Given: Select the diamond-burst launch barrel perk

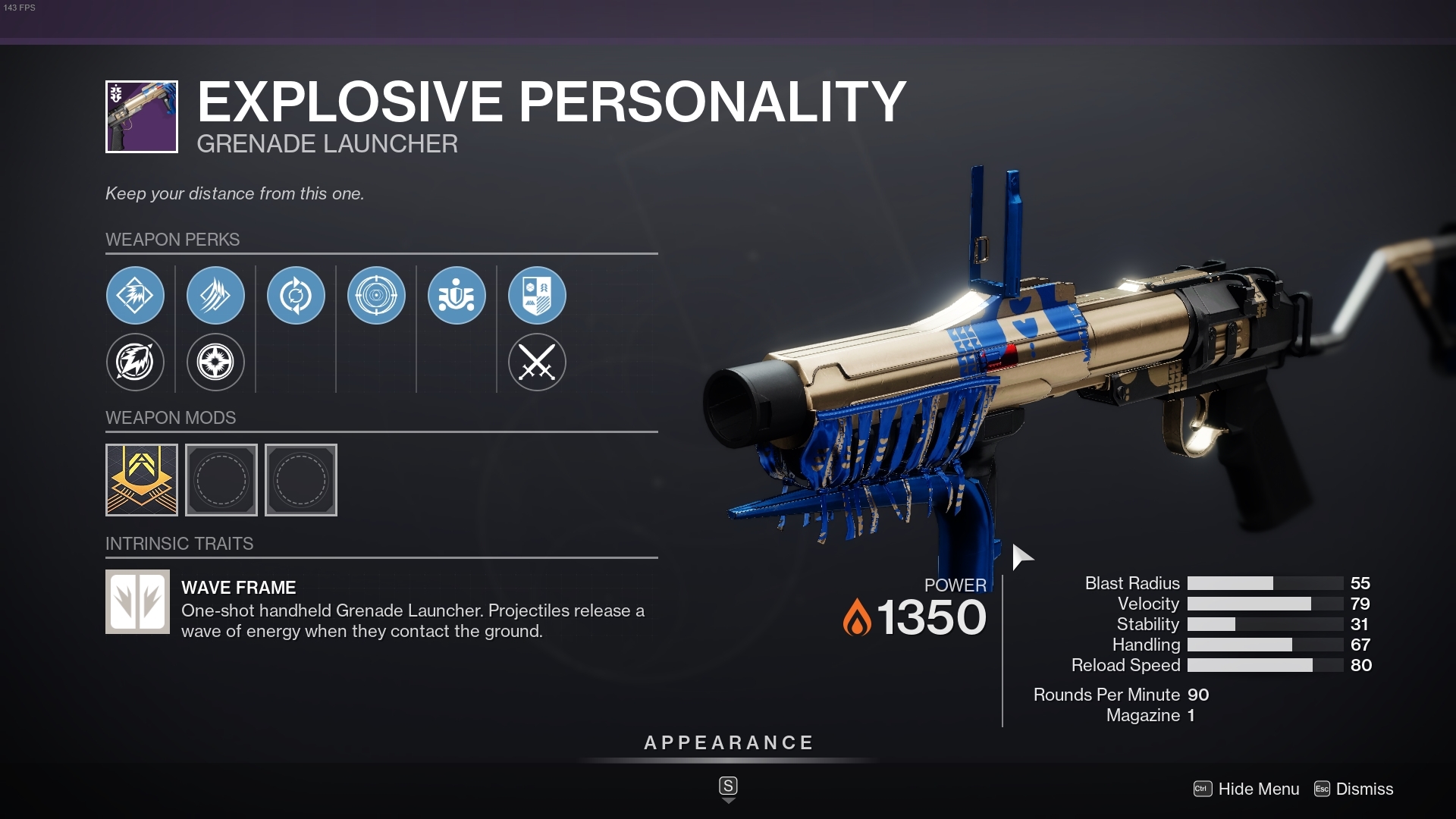Looking at the screenshot, I should 135,296.
